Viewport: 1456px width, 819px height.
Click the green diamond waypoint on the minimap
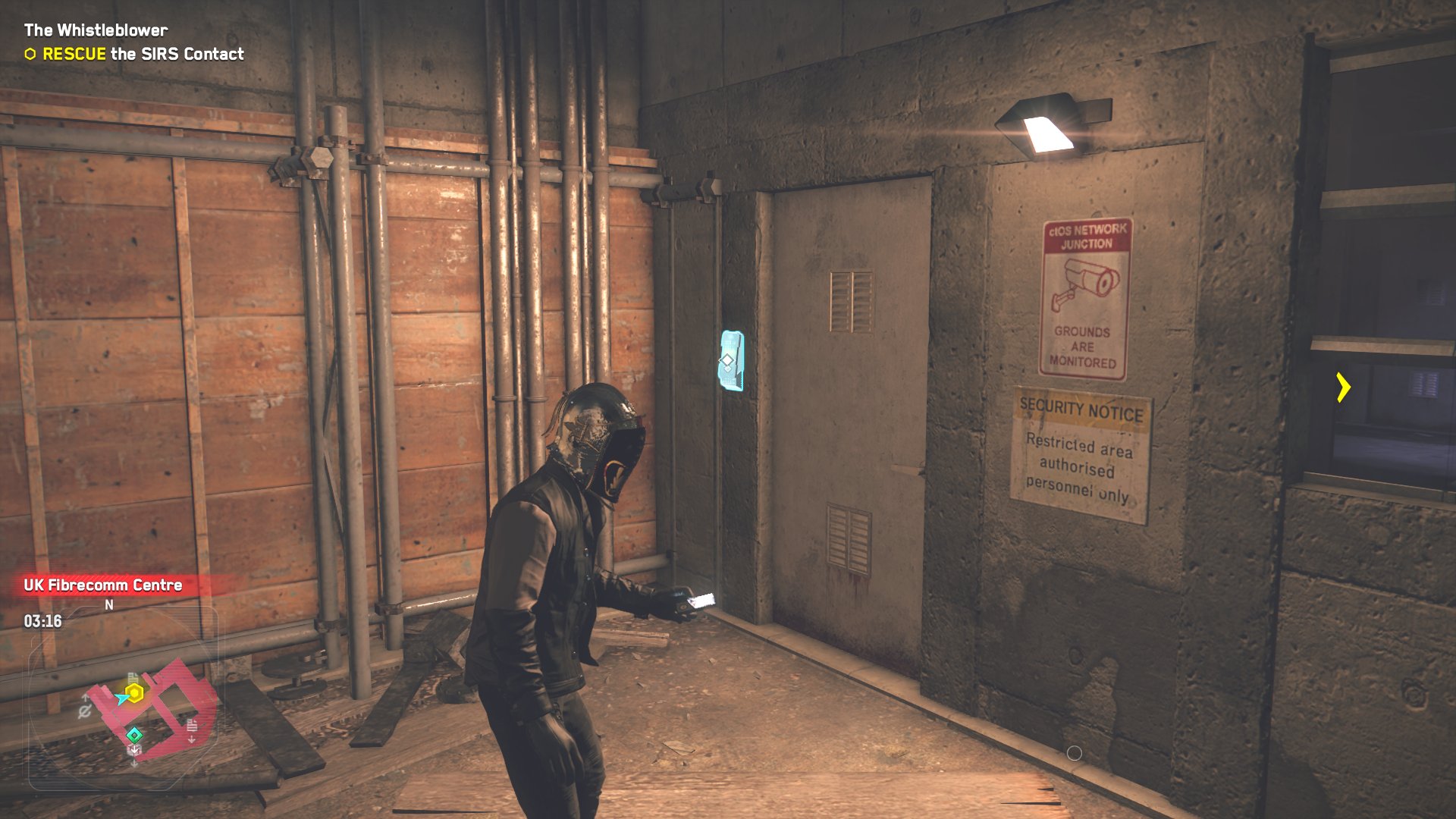[x=135, y=733]
